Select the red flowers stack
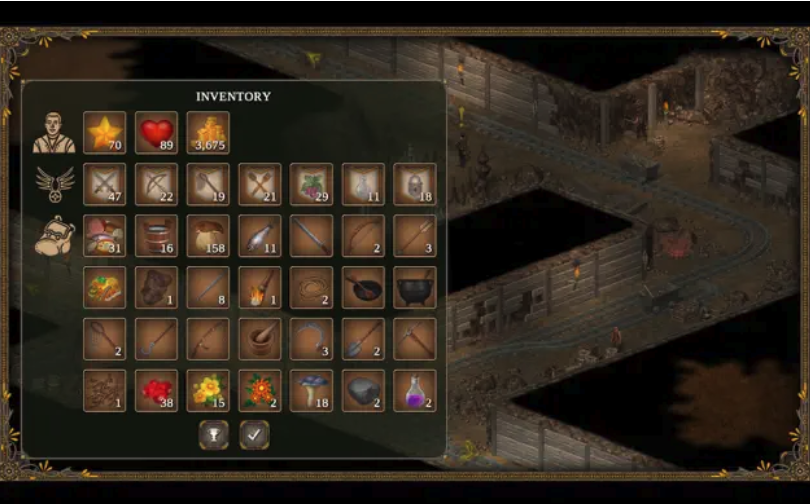 click(x=156, y=391)
